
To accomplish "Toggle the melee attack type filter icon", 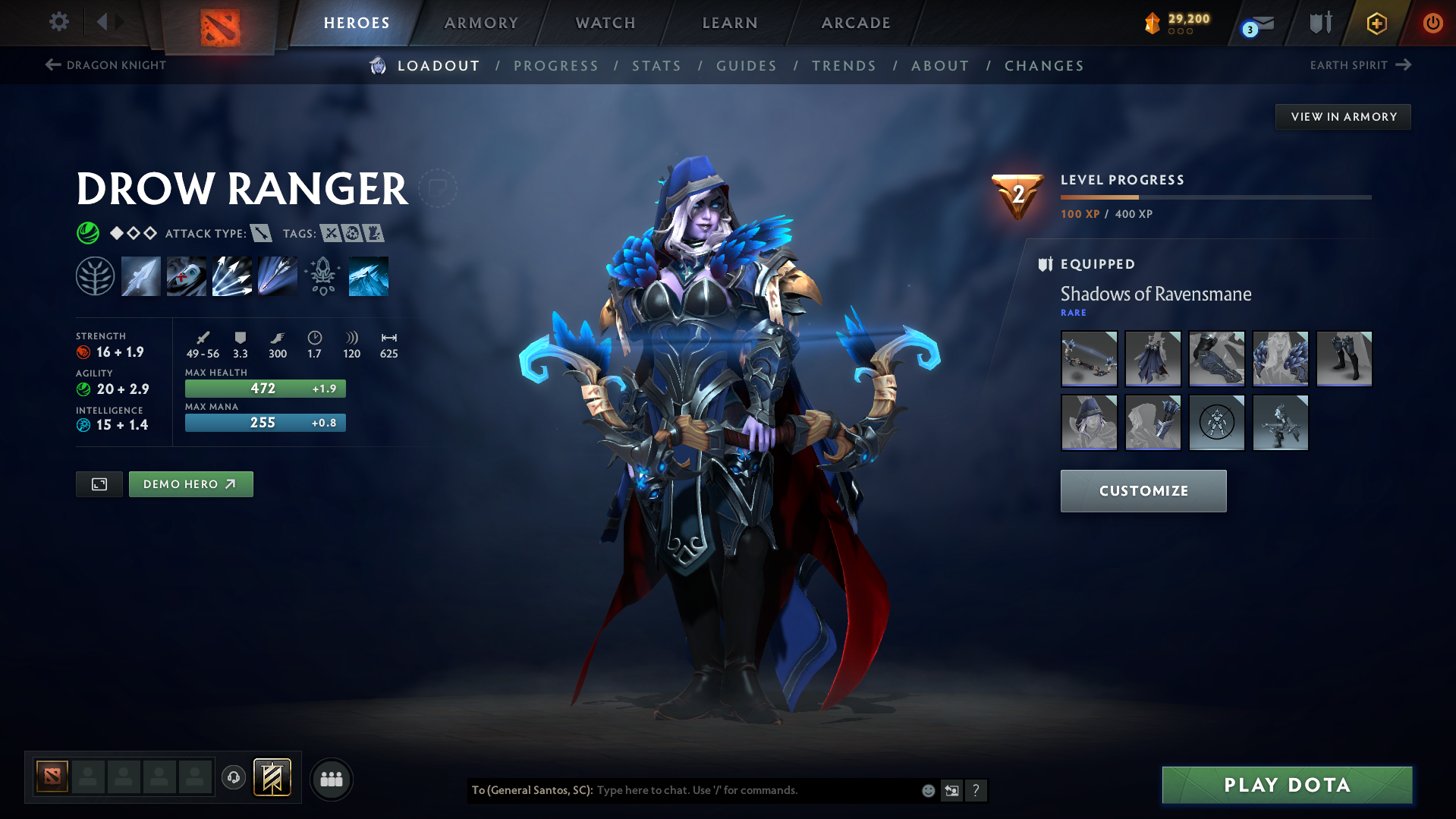I will pyautogui.click(x=263, y=233).
